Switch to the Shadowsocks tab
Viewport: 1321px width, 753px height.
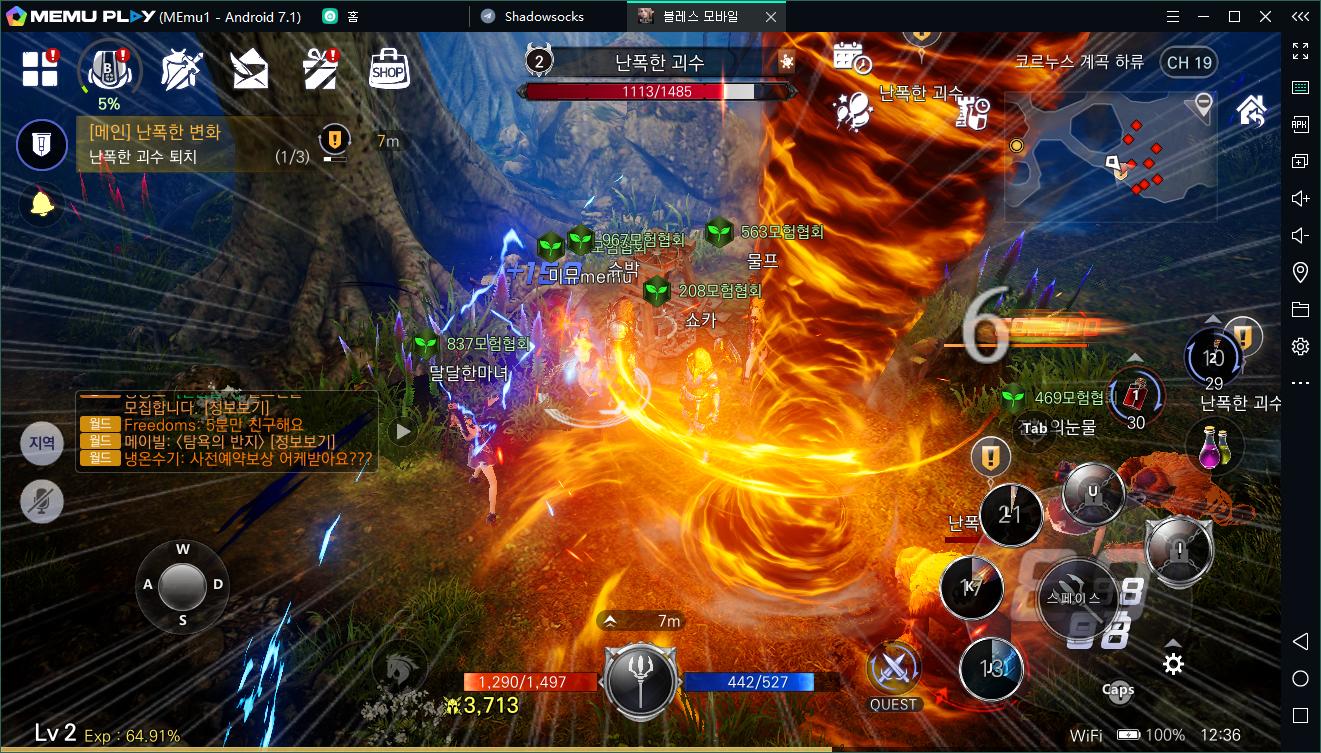(x=544, y=16)
